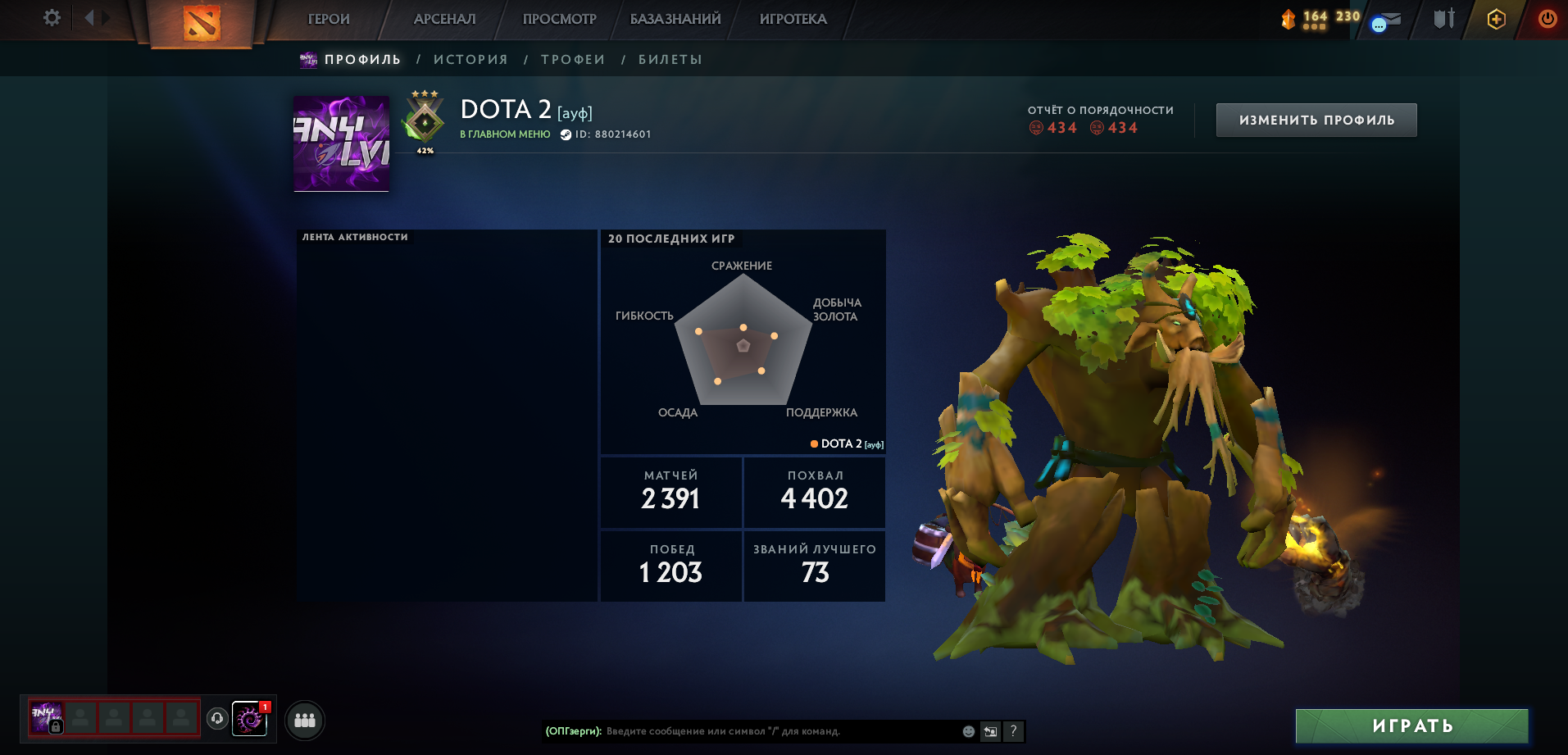1568x755 pixels.
Task: Click the question mark chat options control
Action: point(1014,730)
